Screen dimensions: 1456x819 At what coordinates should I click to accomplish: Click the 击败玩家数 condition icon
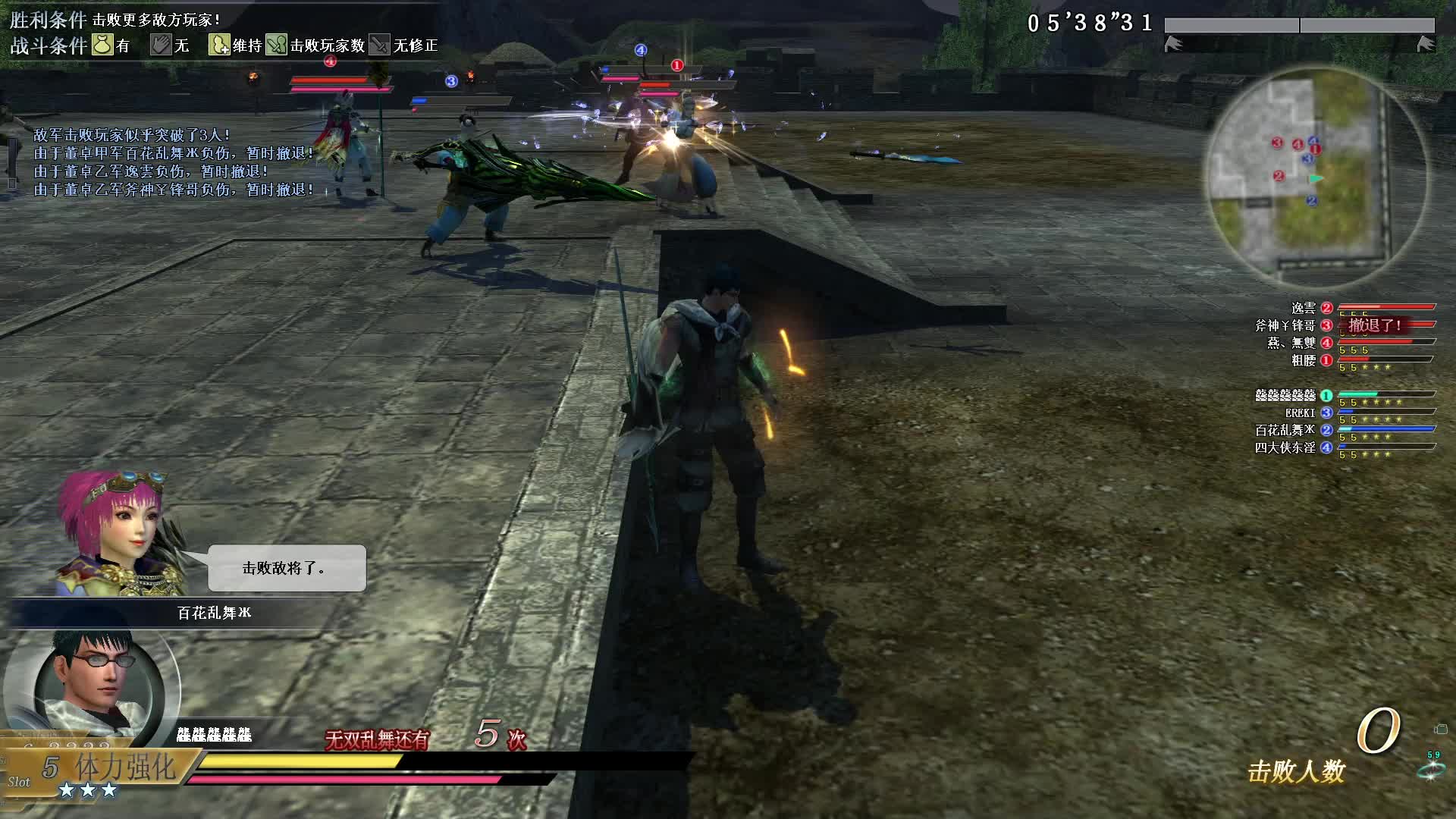(x=276, y=45)
